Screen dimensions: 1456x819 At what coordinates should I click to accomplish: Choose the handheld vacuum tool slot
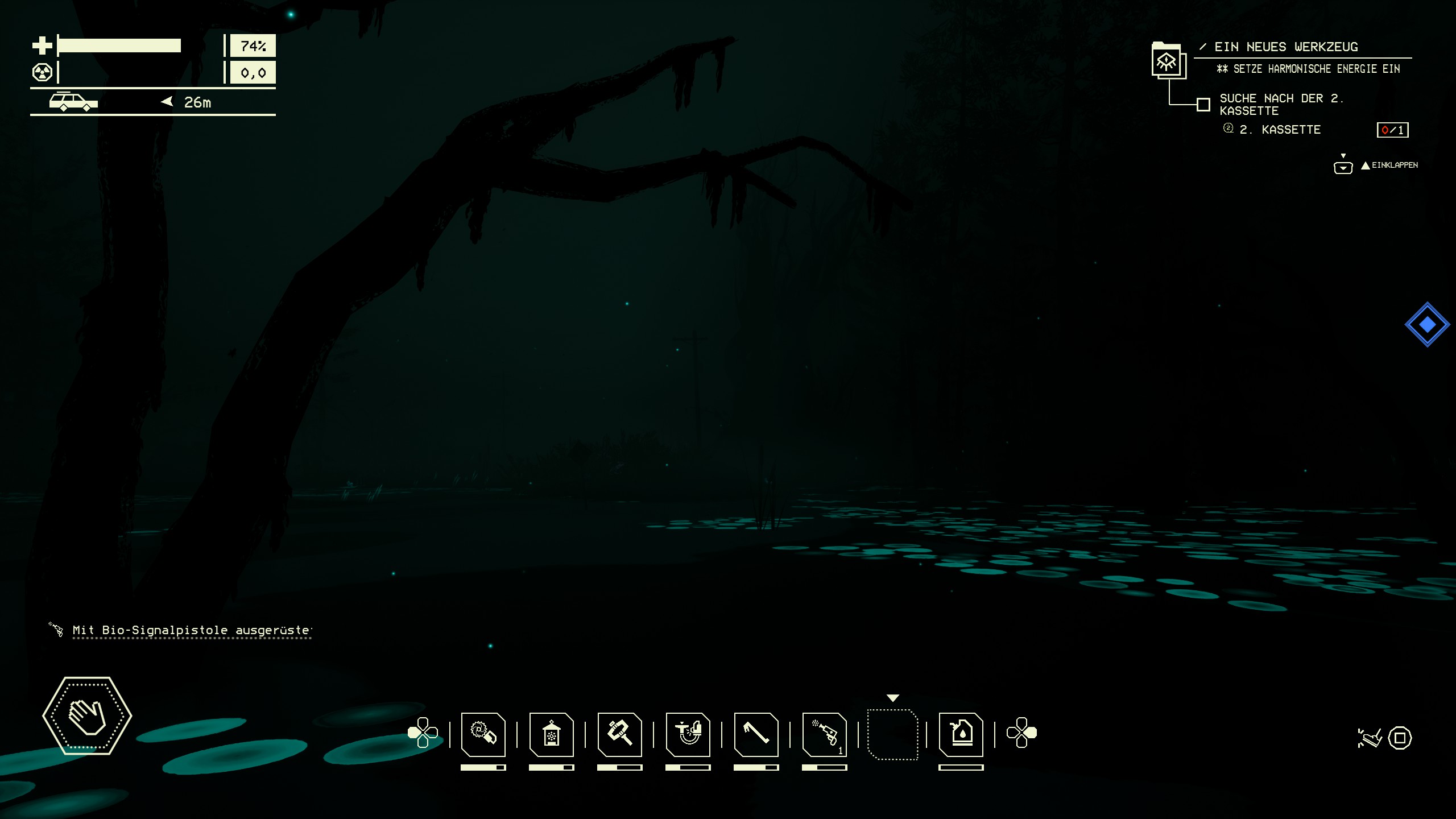click(688, 734)
